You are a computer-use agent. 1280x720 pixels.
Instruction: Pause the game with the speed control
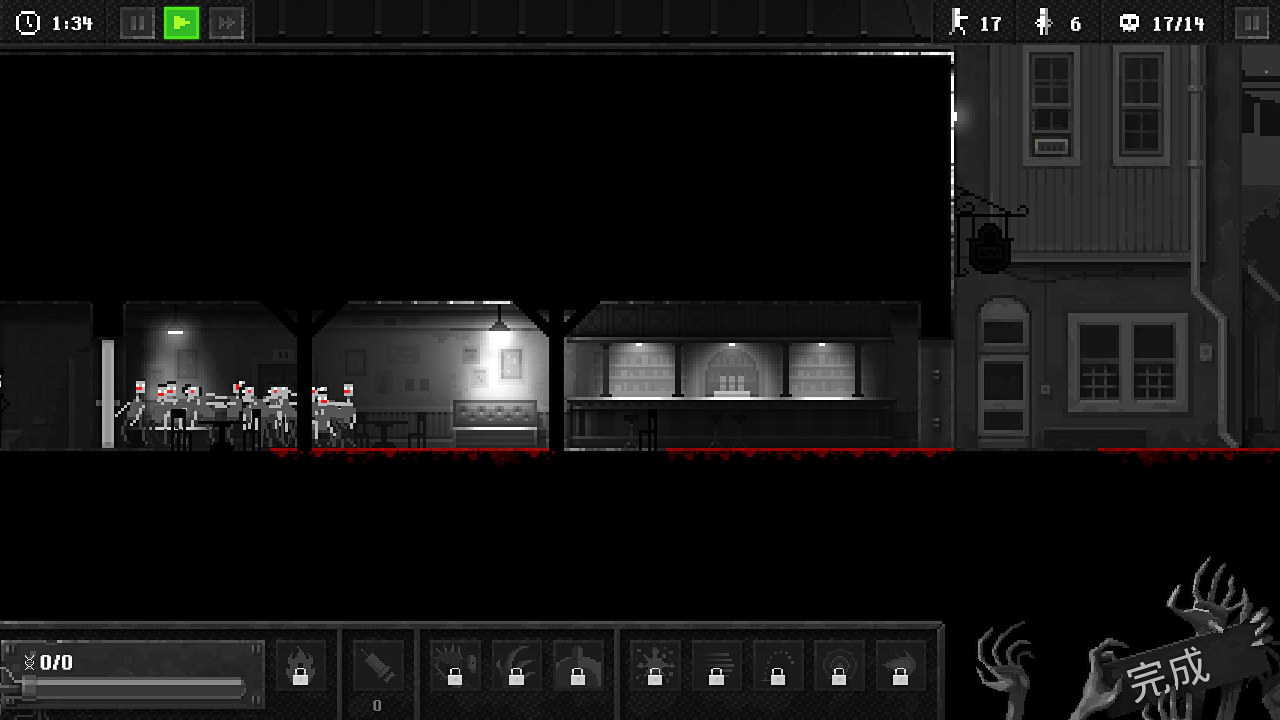[137, 23]
